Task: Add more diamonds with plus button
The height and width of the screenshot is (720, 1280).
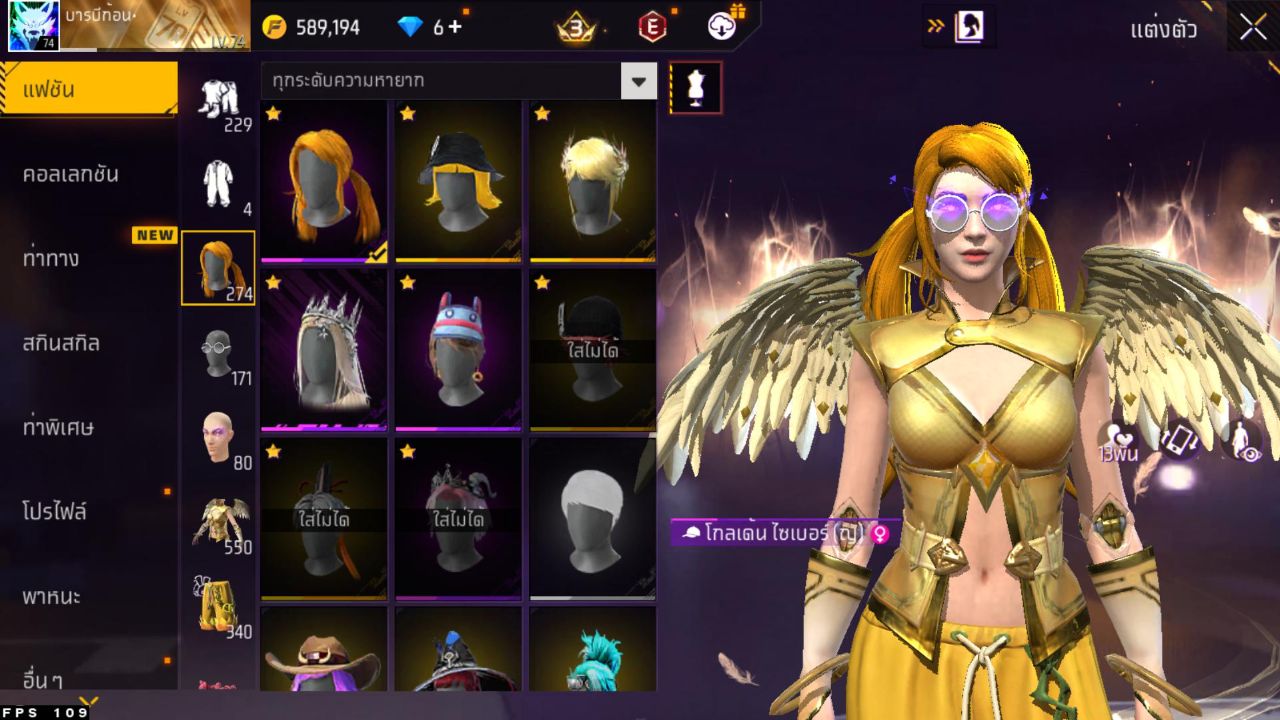Action: coord(455,27)
